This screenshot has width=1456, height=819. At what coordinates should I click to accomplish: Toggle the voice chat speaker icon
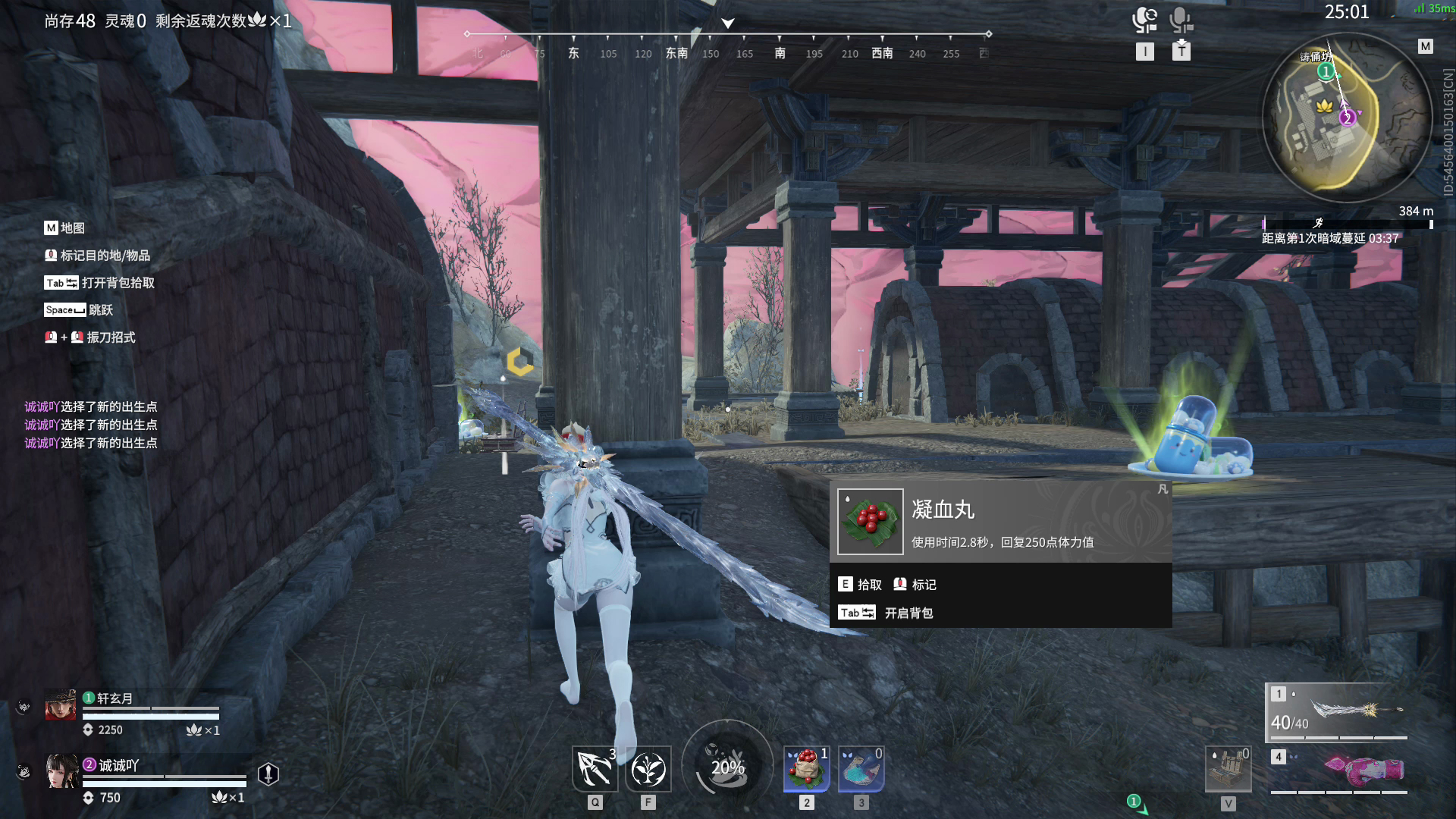coord(1144,20)
